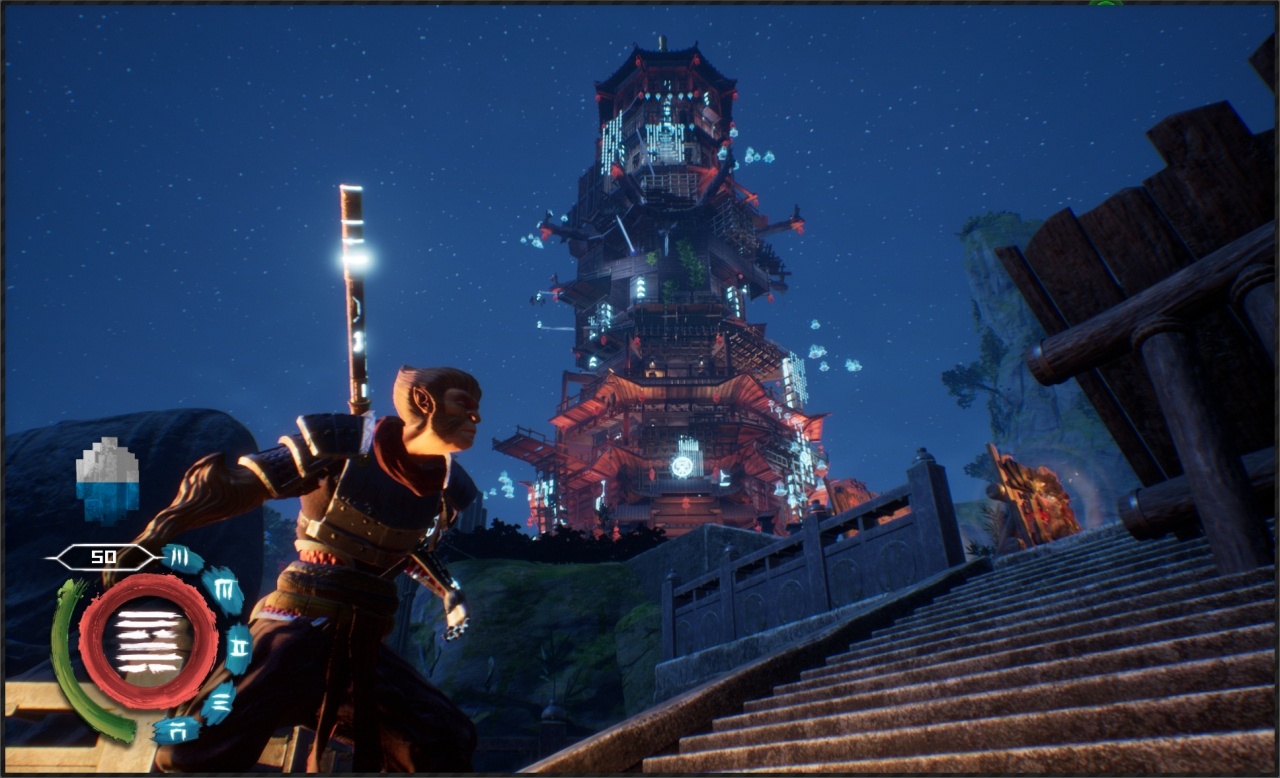
Task: Click the red ring hexagram emblem
Action: click(148, 641)
